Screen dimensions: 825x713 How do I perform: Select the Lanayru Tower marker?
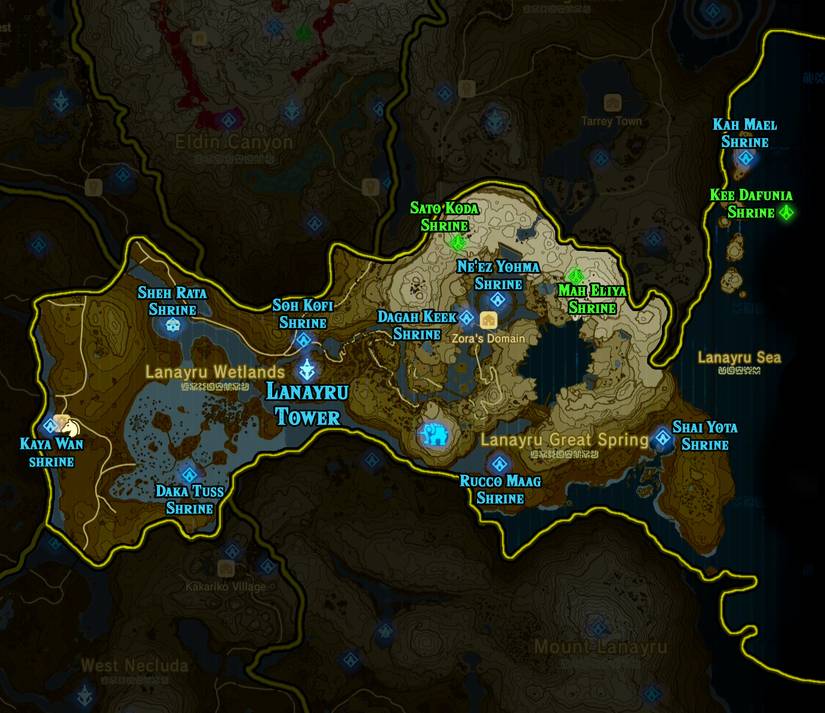(x=307, y=370)
